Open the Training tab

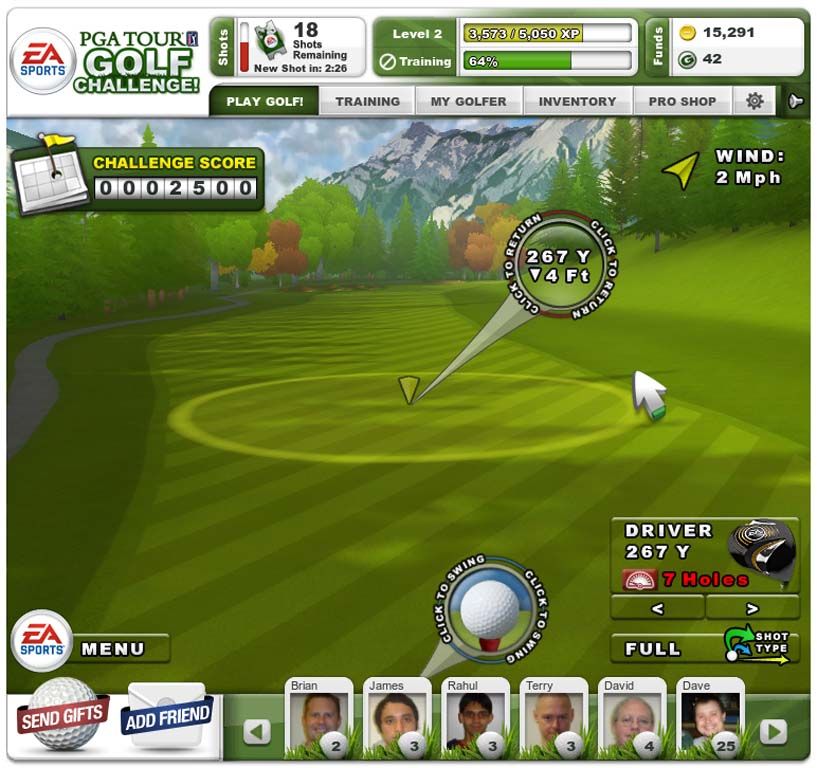point(367,101)
